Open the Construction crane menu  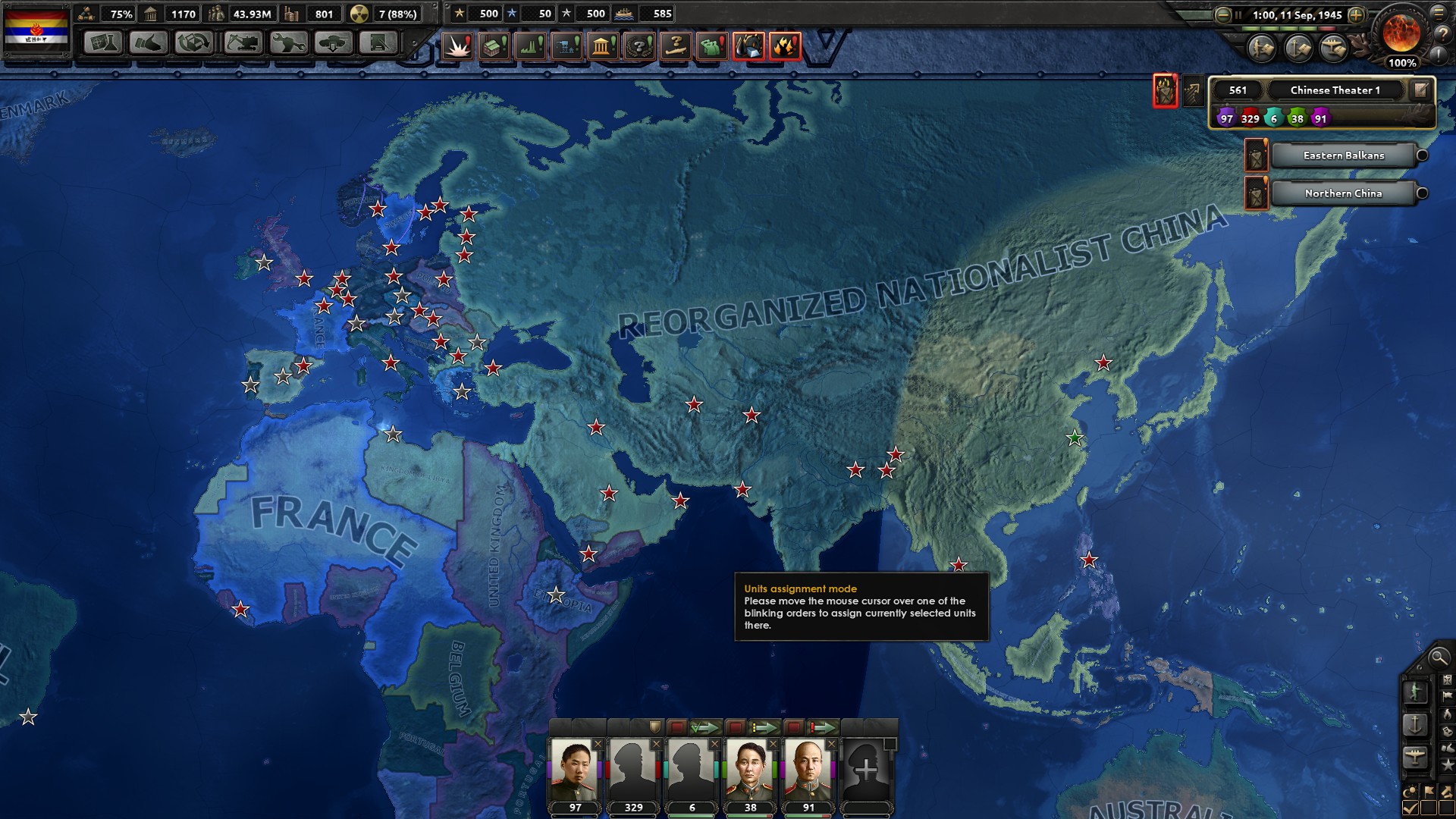tap(241, 43)
